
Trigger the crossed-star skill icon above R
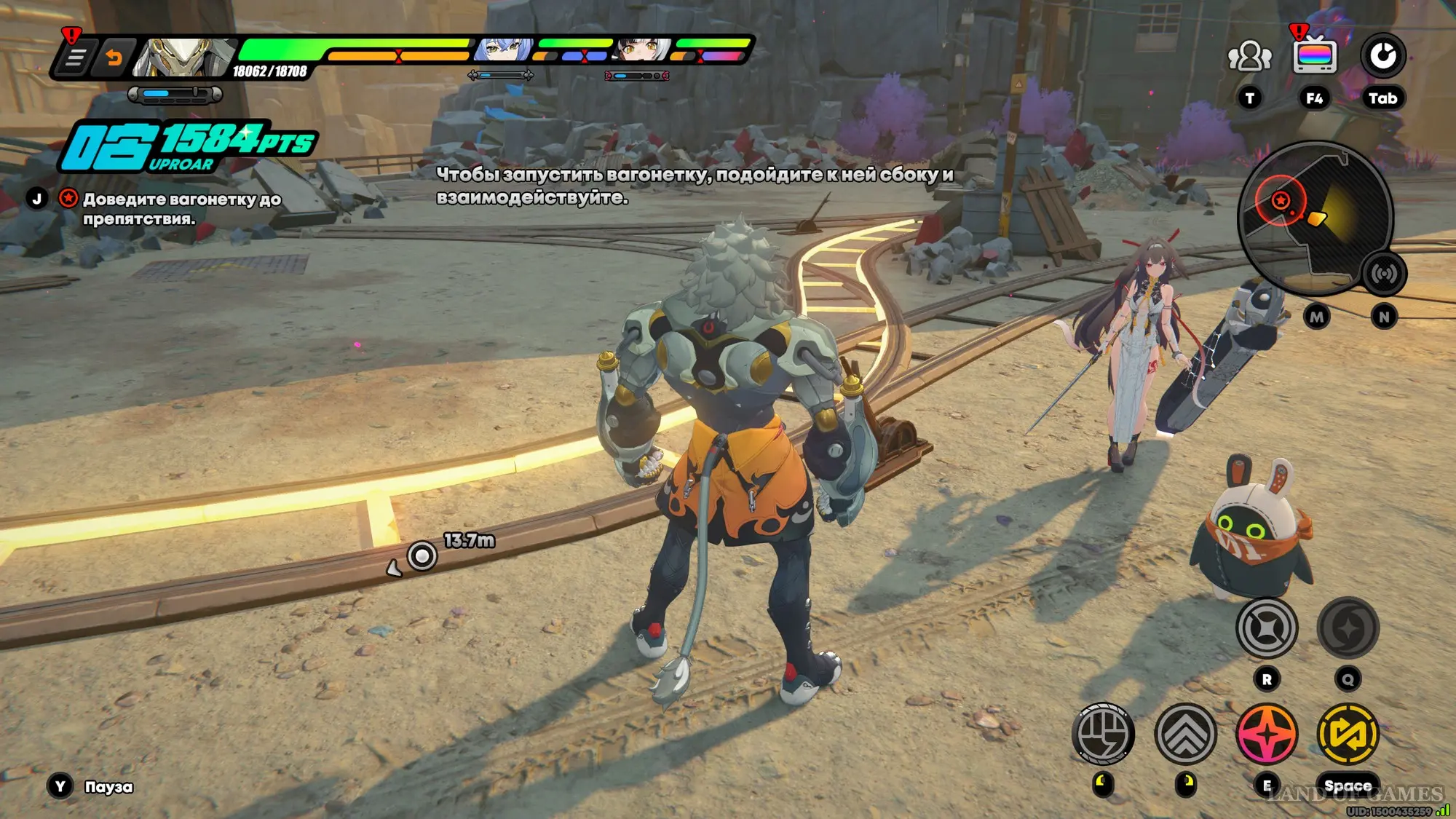[x=1267, y=628]
